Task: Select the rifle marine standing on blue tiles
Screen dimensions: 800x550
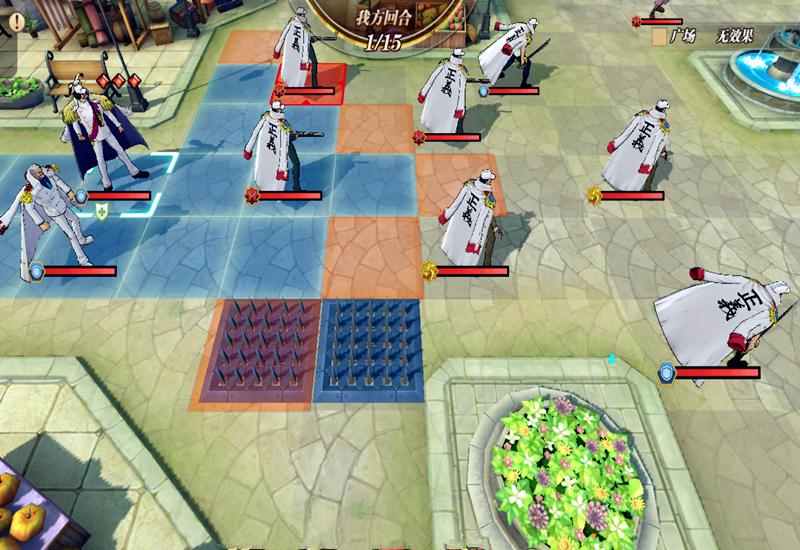Action: (x=278, y=145)
